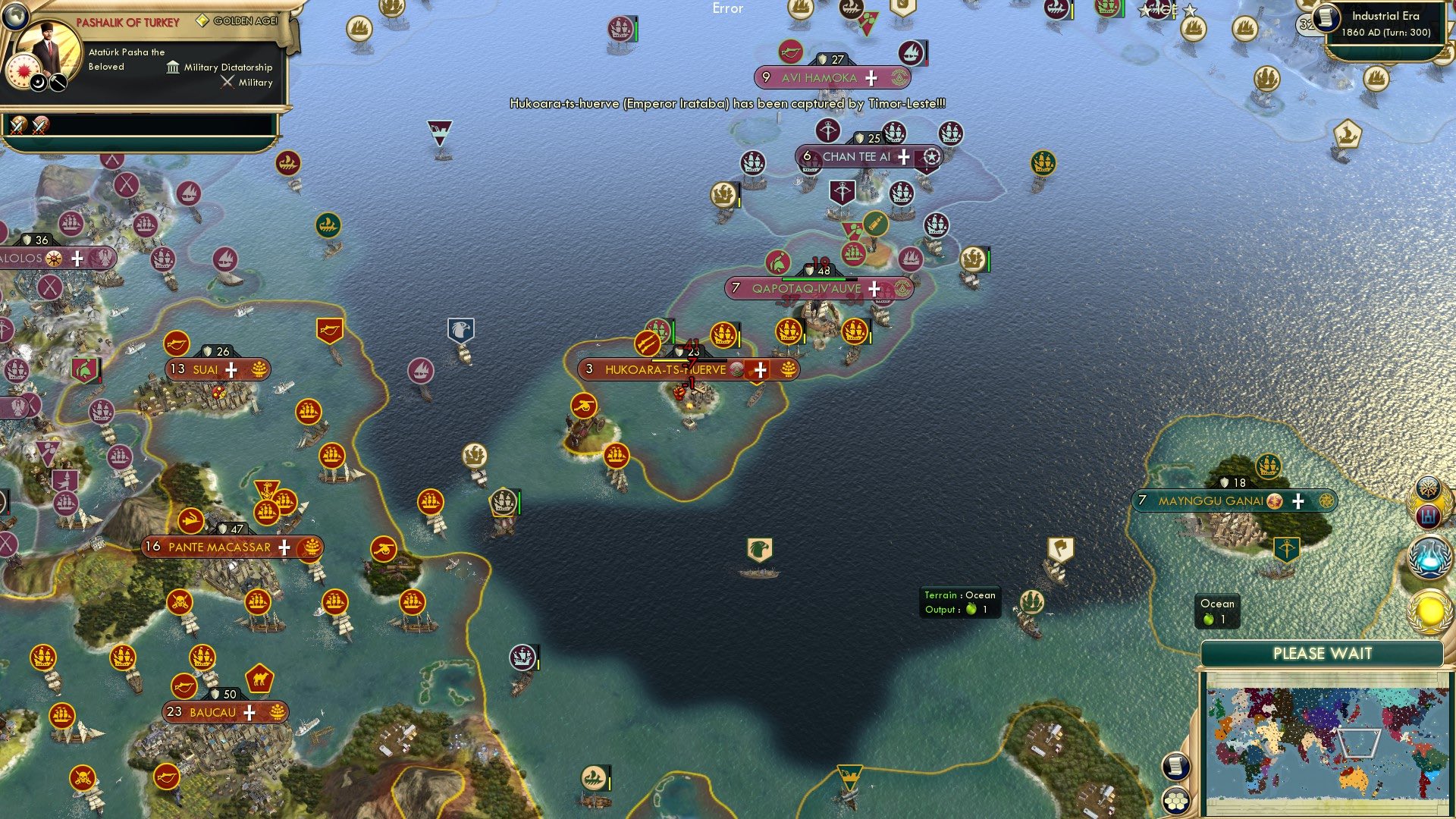
Task: Toggle the scroll log icon beside the minimap
Action: pos(1175,767)
